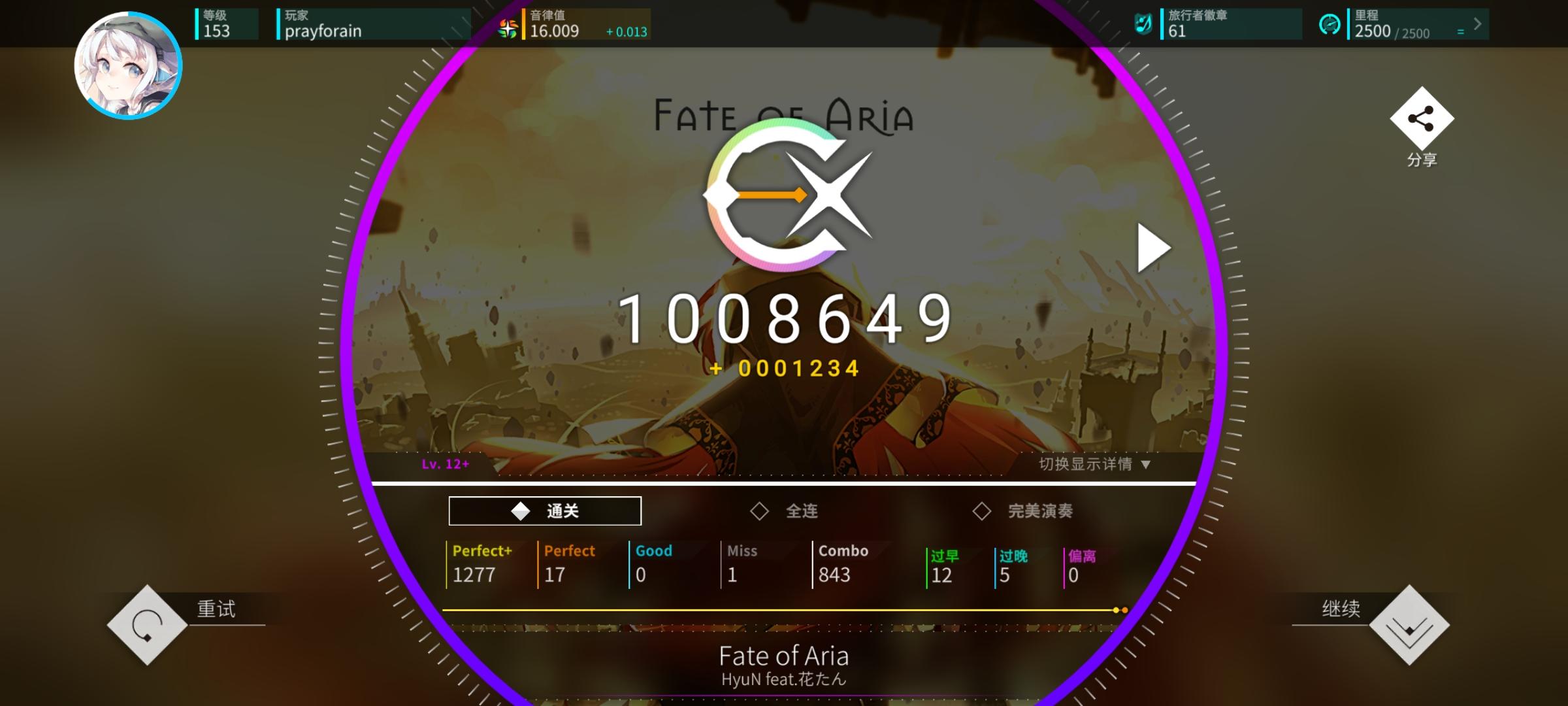
Task: Tap the mileage gauge icon next to 里程
Action: pos(1330,26)
